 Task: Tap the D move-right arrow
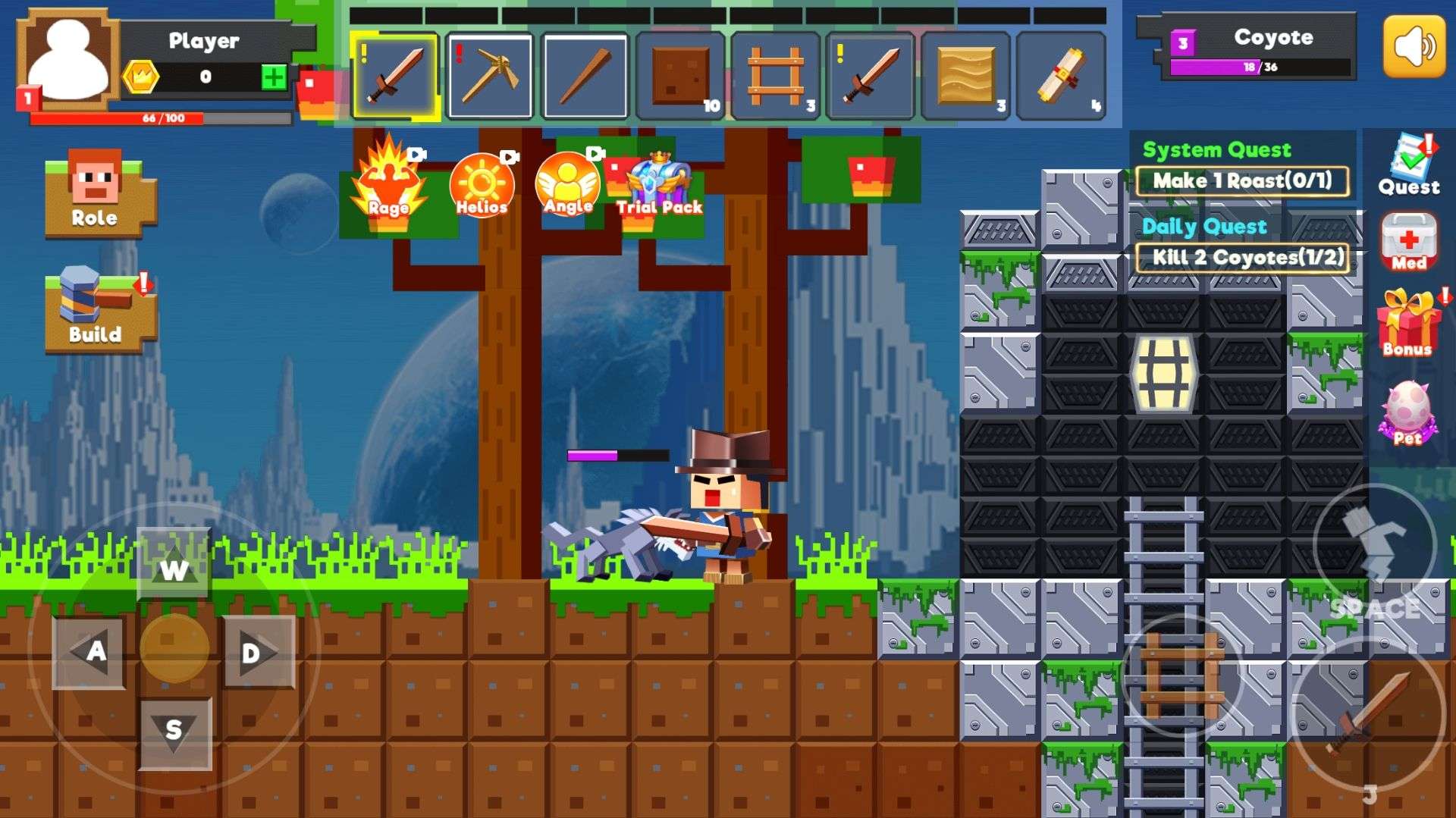[x=258, y=652]
